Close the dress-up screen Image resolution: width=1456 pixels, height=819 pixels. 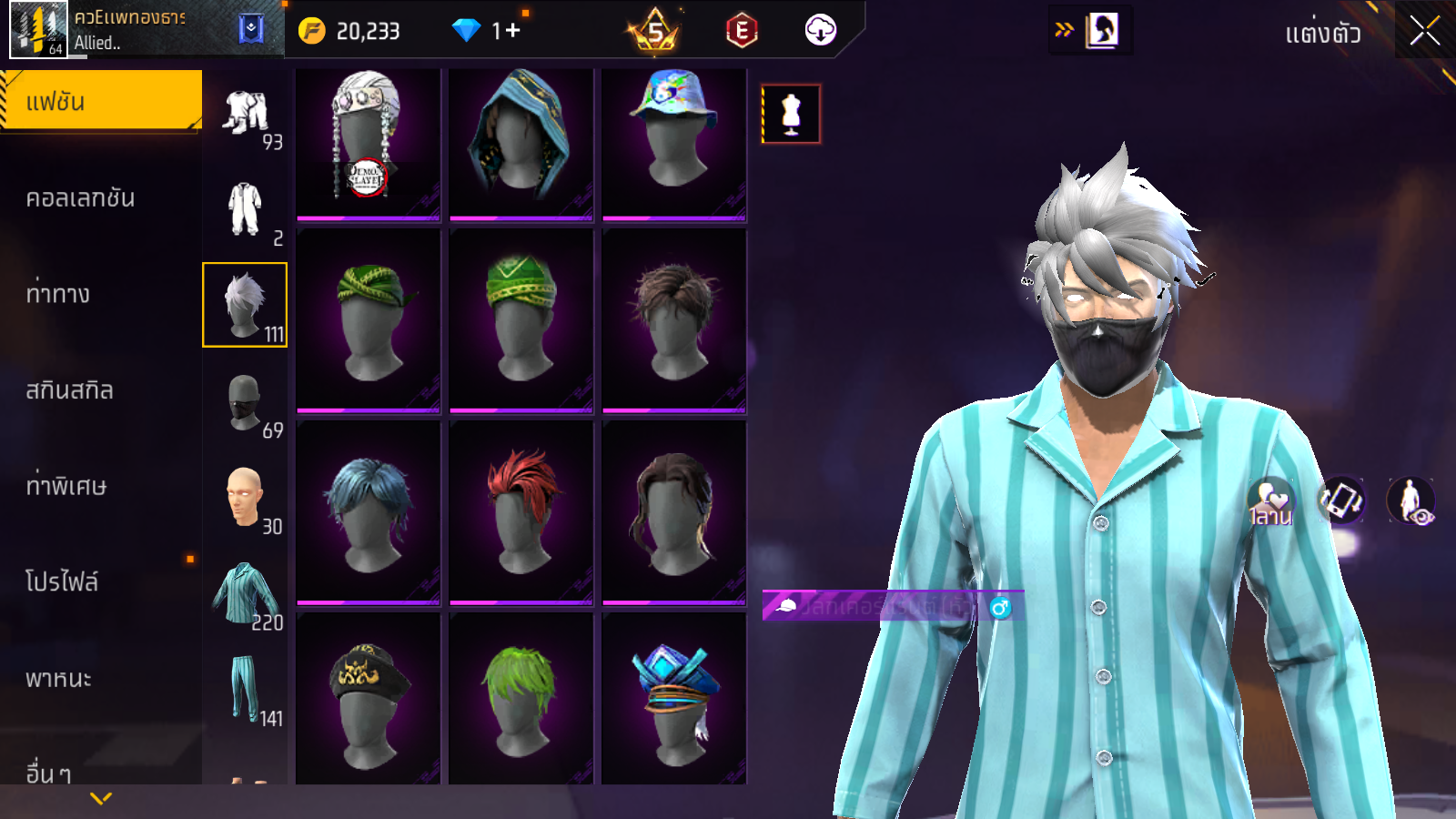tap(1424, 32)
